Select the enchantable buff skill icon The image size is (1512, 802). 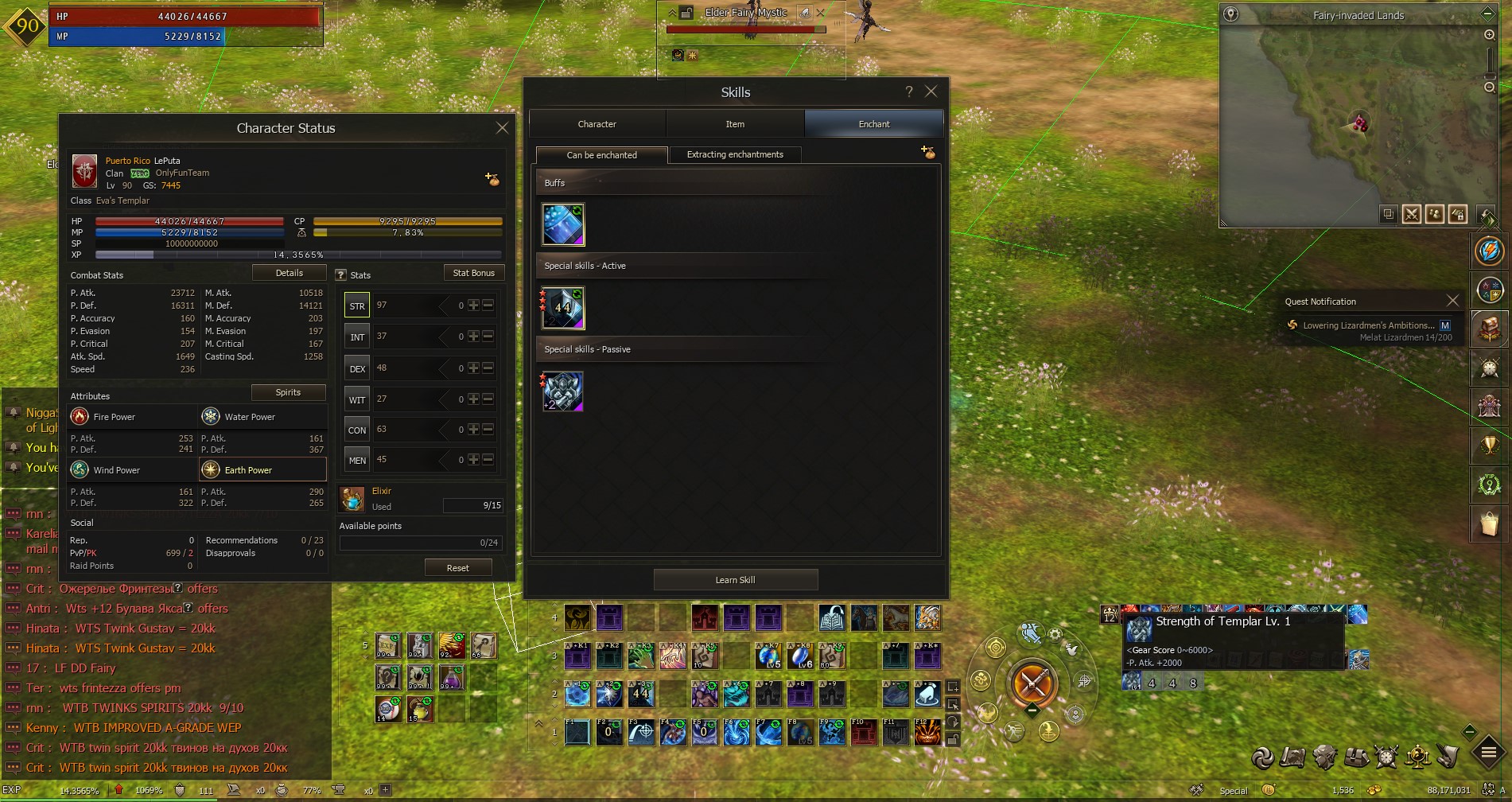[563, 224]
